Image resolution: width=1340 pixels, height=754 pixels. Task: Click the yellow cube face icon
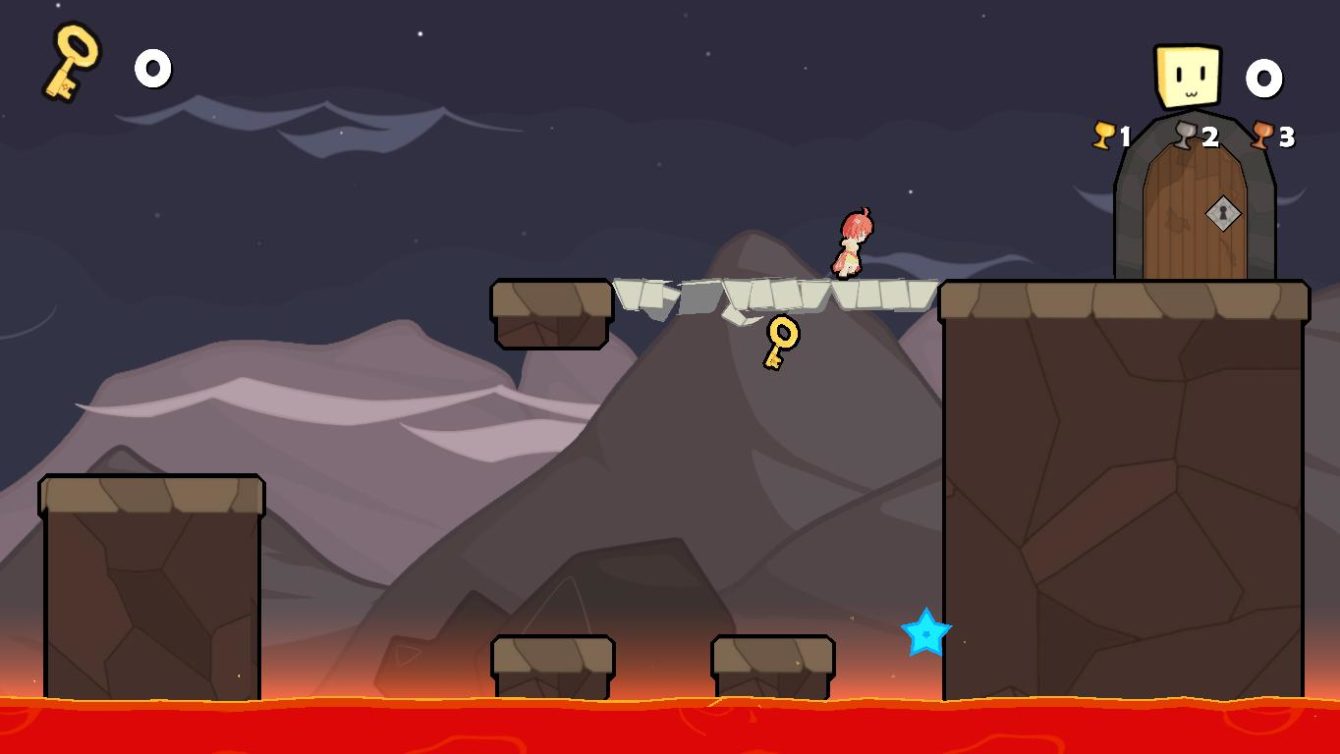point(1188,76)
